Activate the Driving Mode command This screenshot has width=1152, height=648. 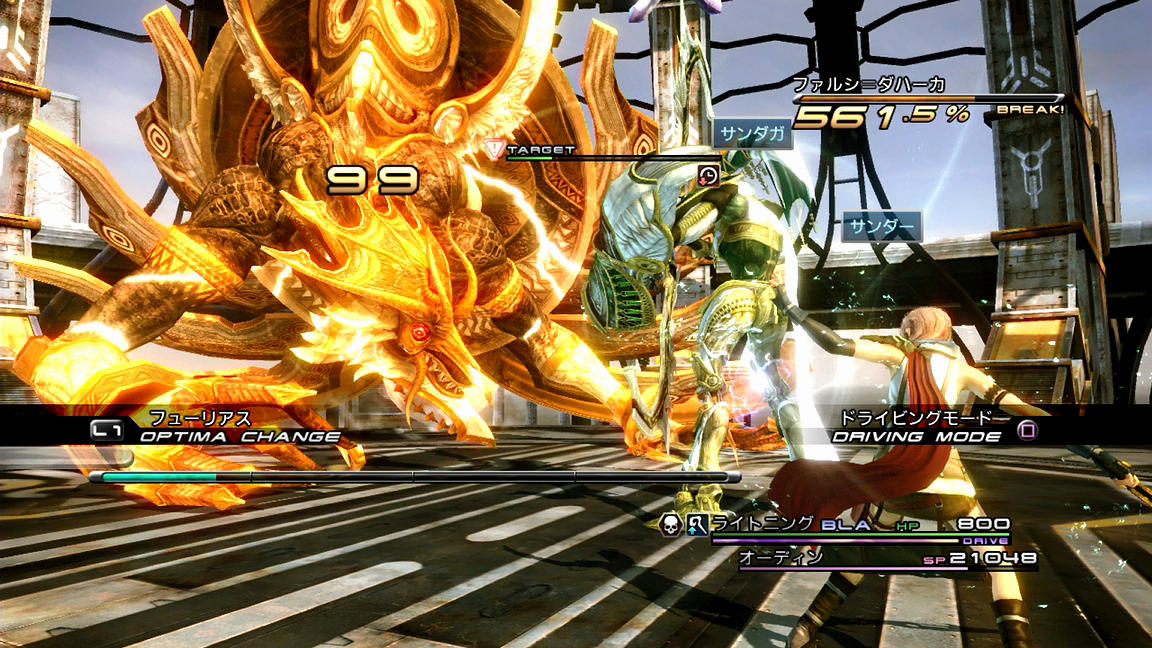coord(915,436)
